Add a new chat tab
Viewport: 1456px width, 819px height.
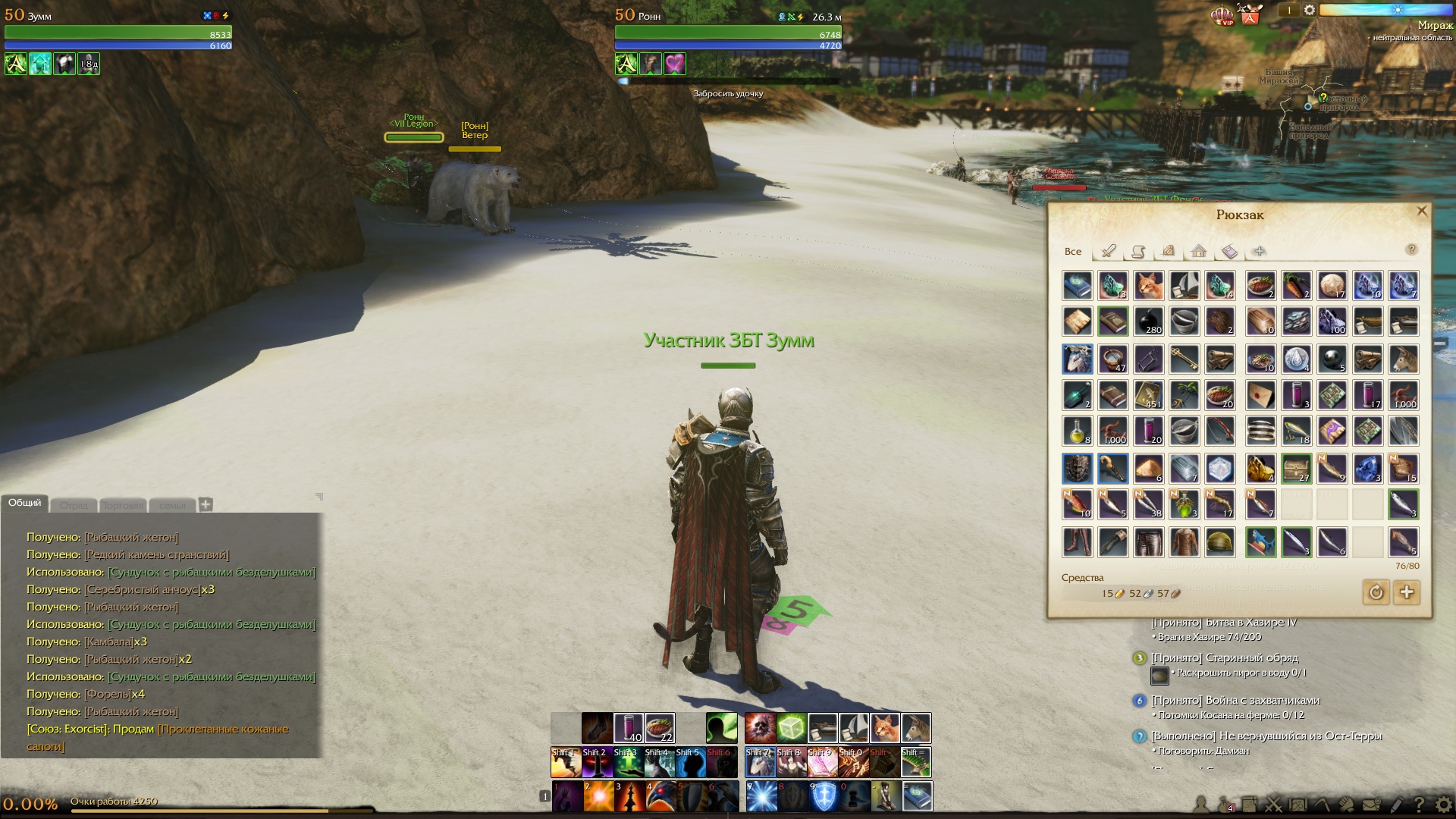[x=206, y=504]
